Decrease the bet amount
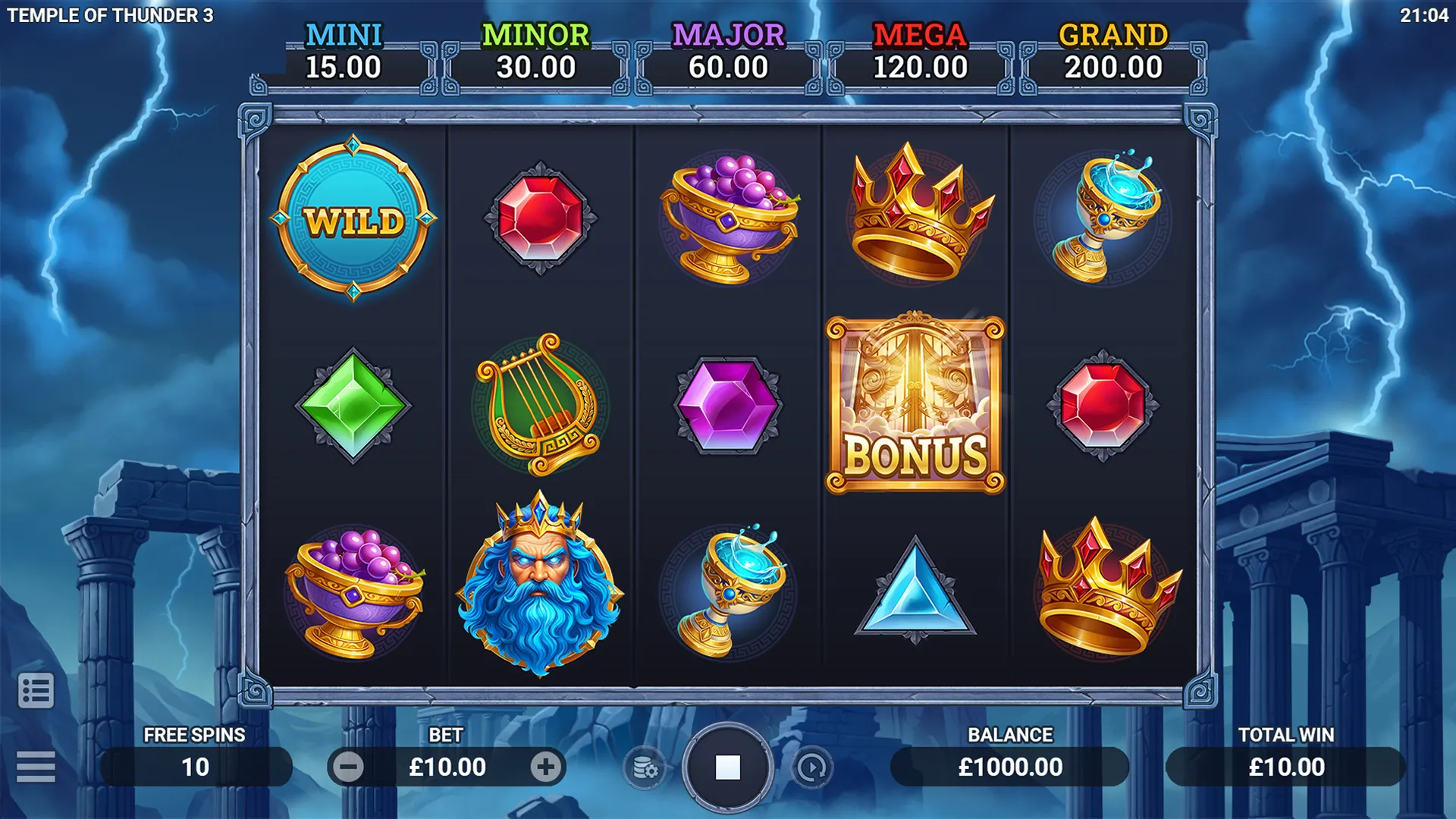The width and height of the screenshot is (1456, 819). (x=349, y=767)
